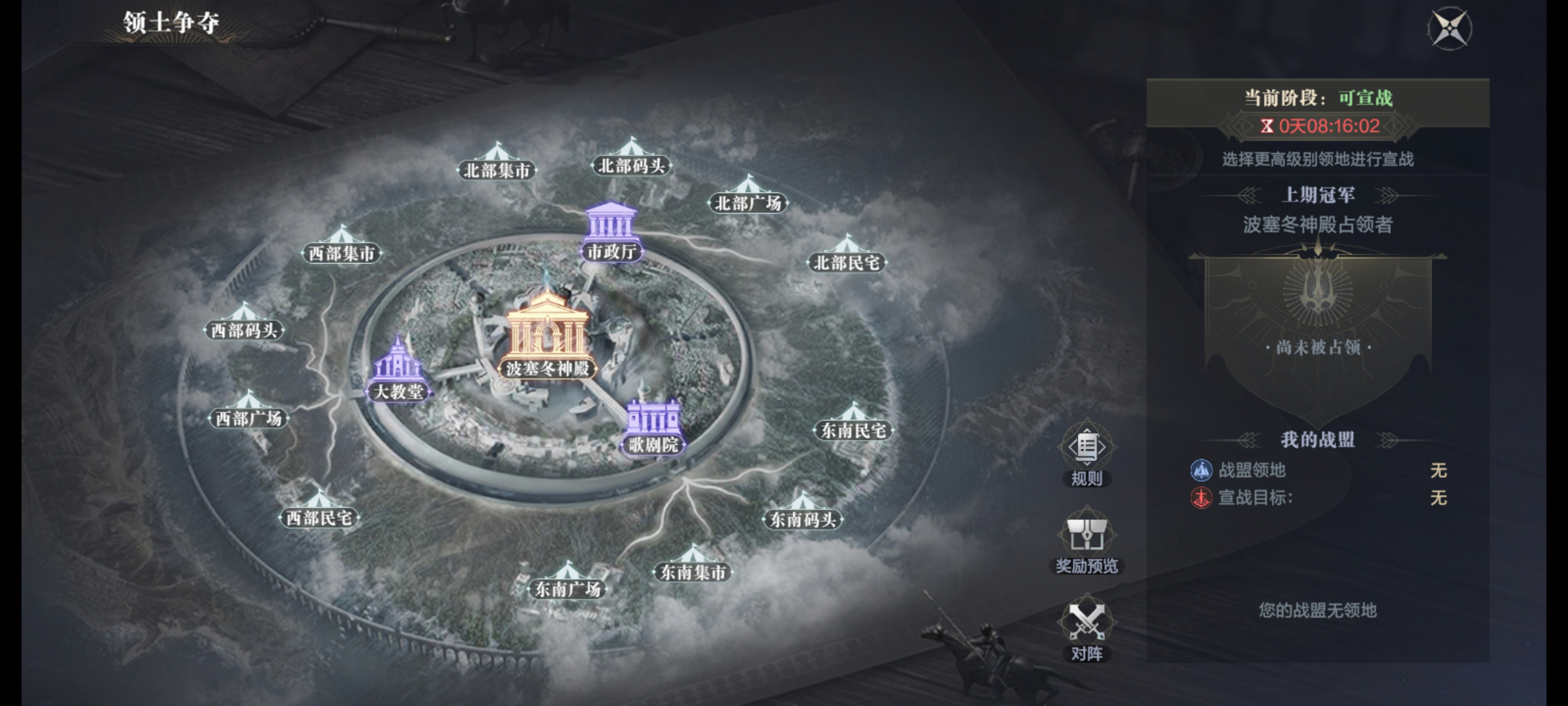Select the 西部集市 territory marker

(341, 246)
